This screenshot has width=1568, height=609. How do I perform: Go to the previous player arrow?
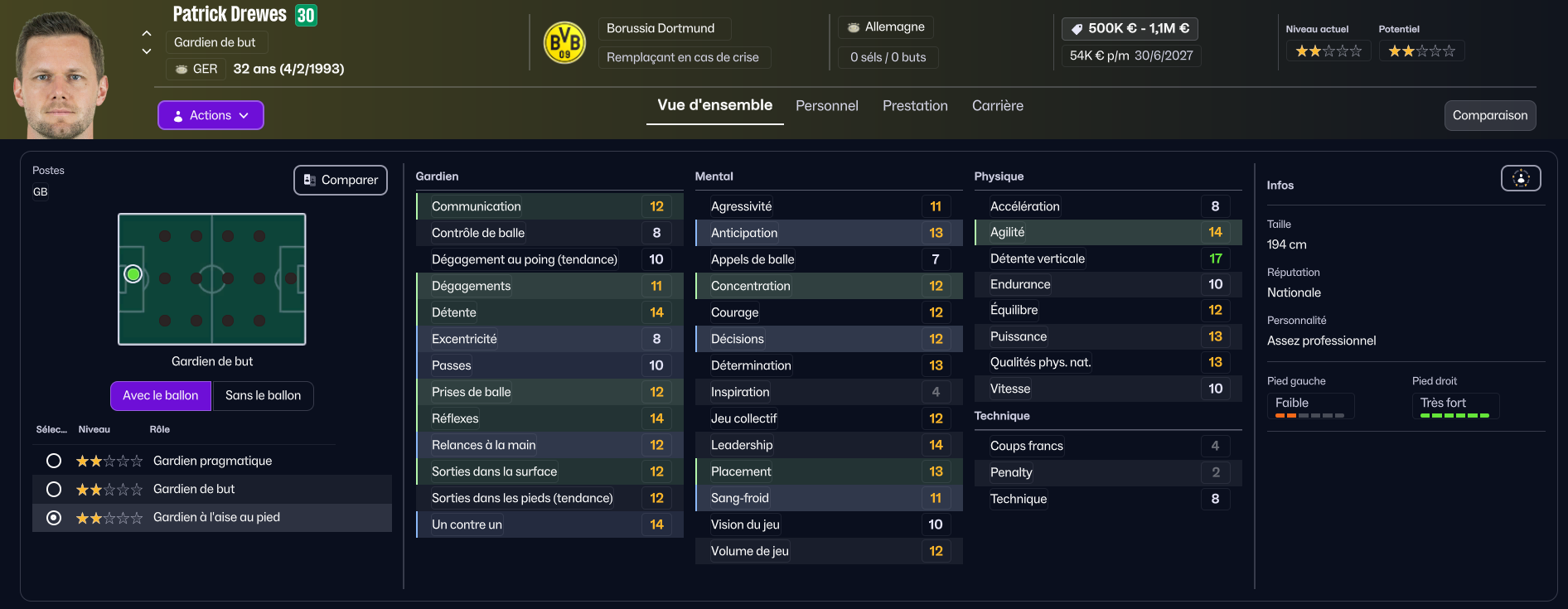pyautogui.click(x=147, y=33)
